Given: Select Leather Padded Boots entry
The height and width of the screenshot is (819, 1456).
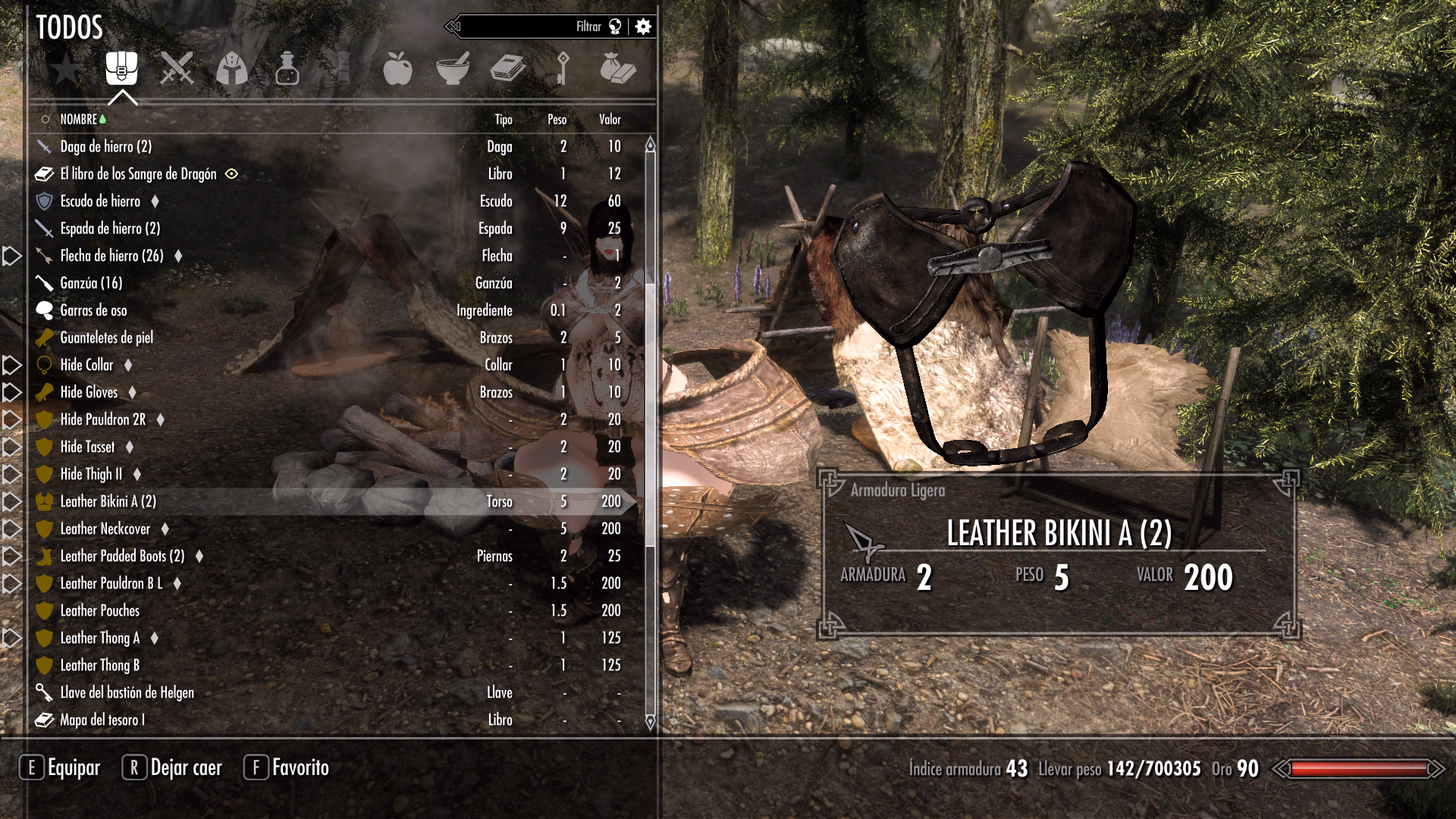Looking at the screenshot, I should tap(122, 557).
